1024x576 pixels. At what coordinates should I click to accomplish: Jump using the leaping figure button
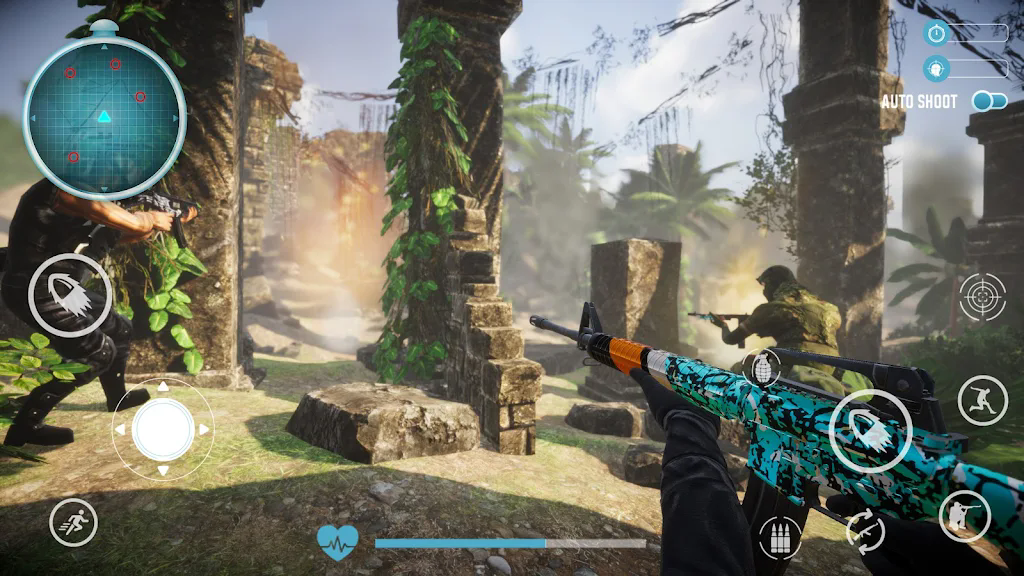coord(982,400)
